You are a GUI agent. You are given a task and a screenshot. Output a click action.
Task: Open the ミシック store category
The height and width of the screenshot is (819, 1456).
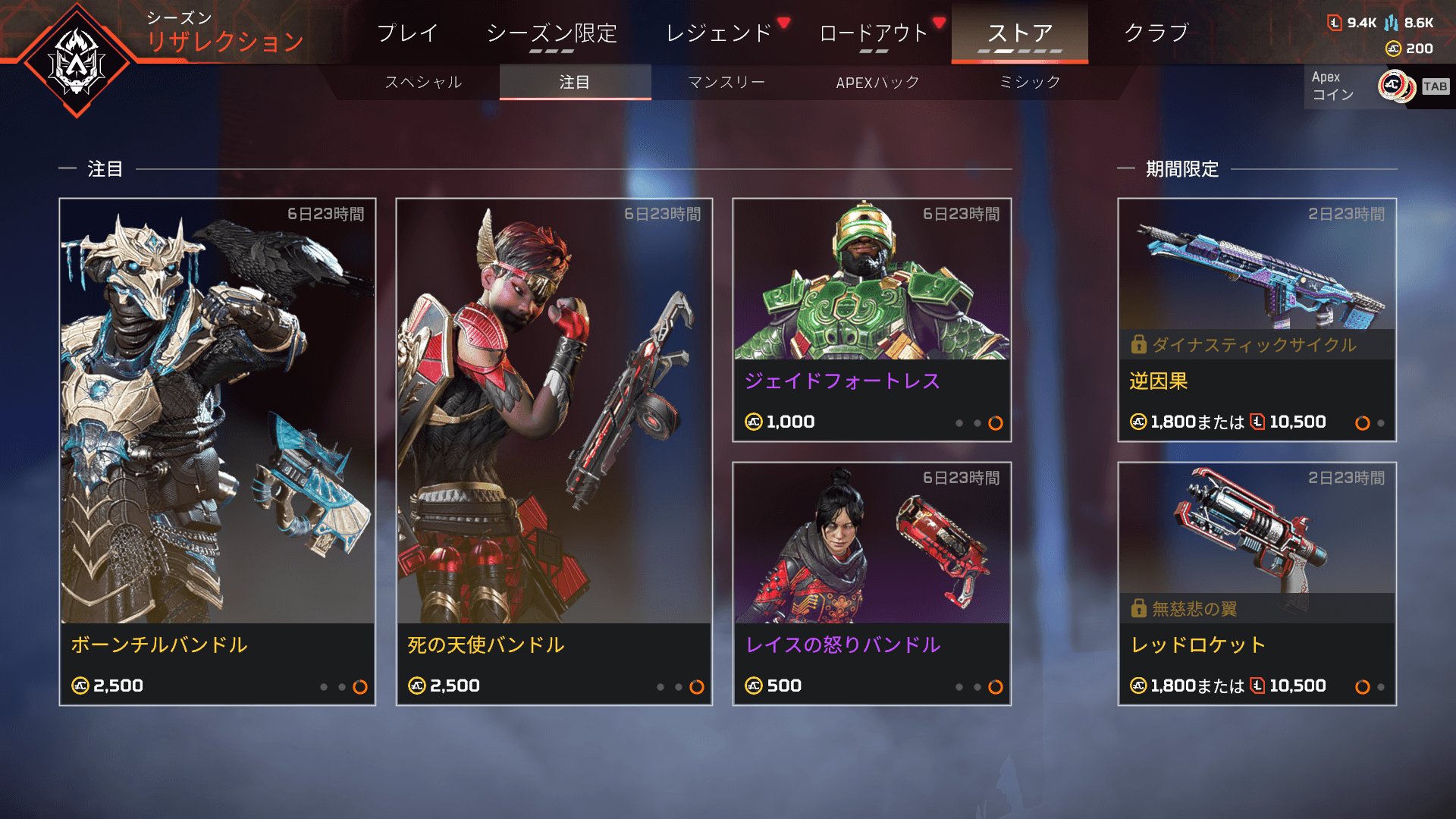click(1029, 82)
